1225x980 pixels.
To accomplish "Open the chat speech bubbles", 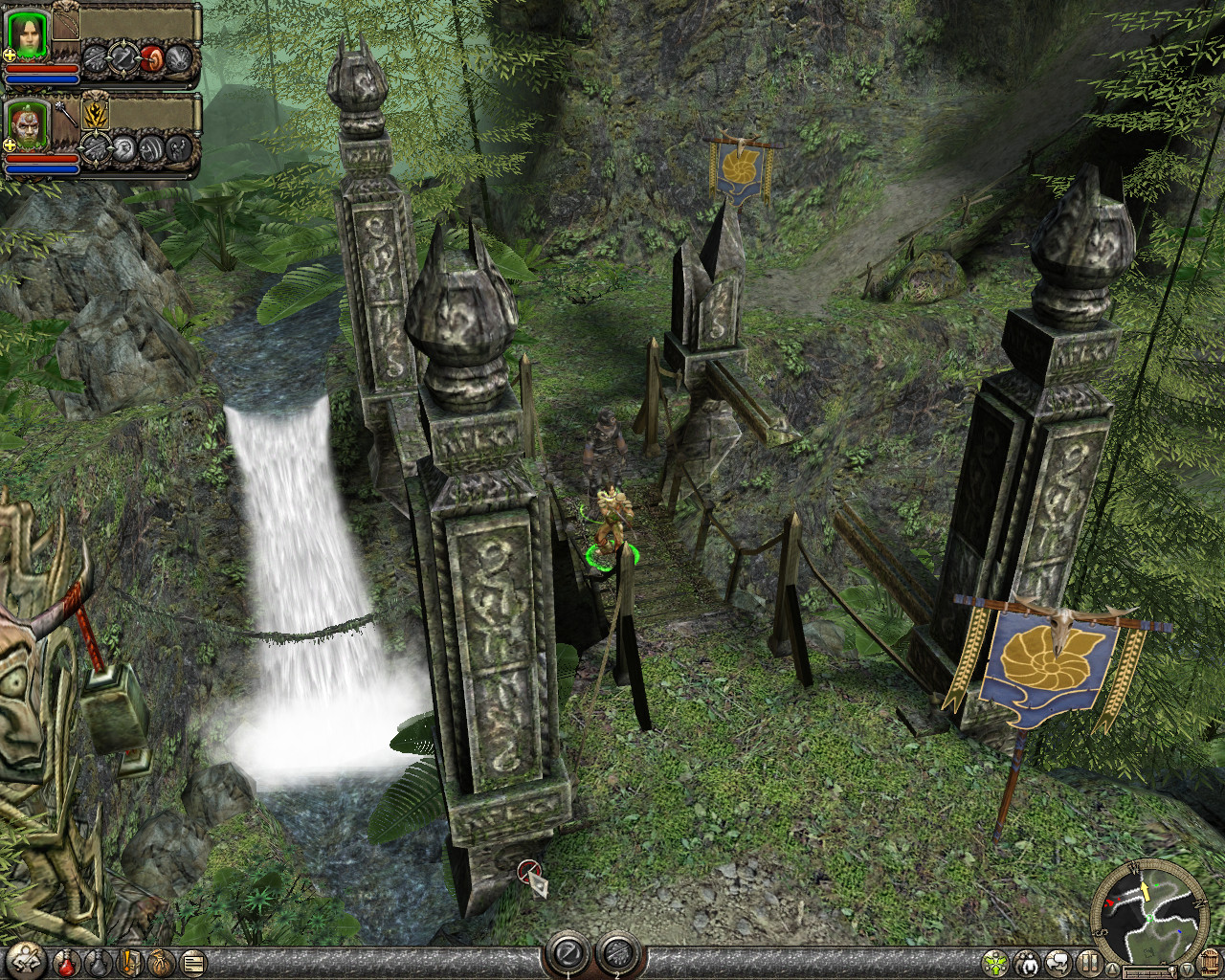I will tap(1058, 962).
